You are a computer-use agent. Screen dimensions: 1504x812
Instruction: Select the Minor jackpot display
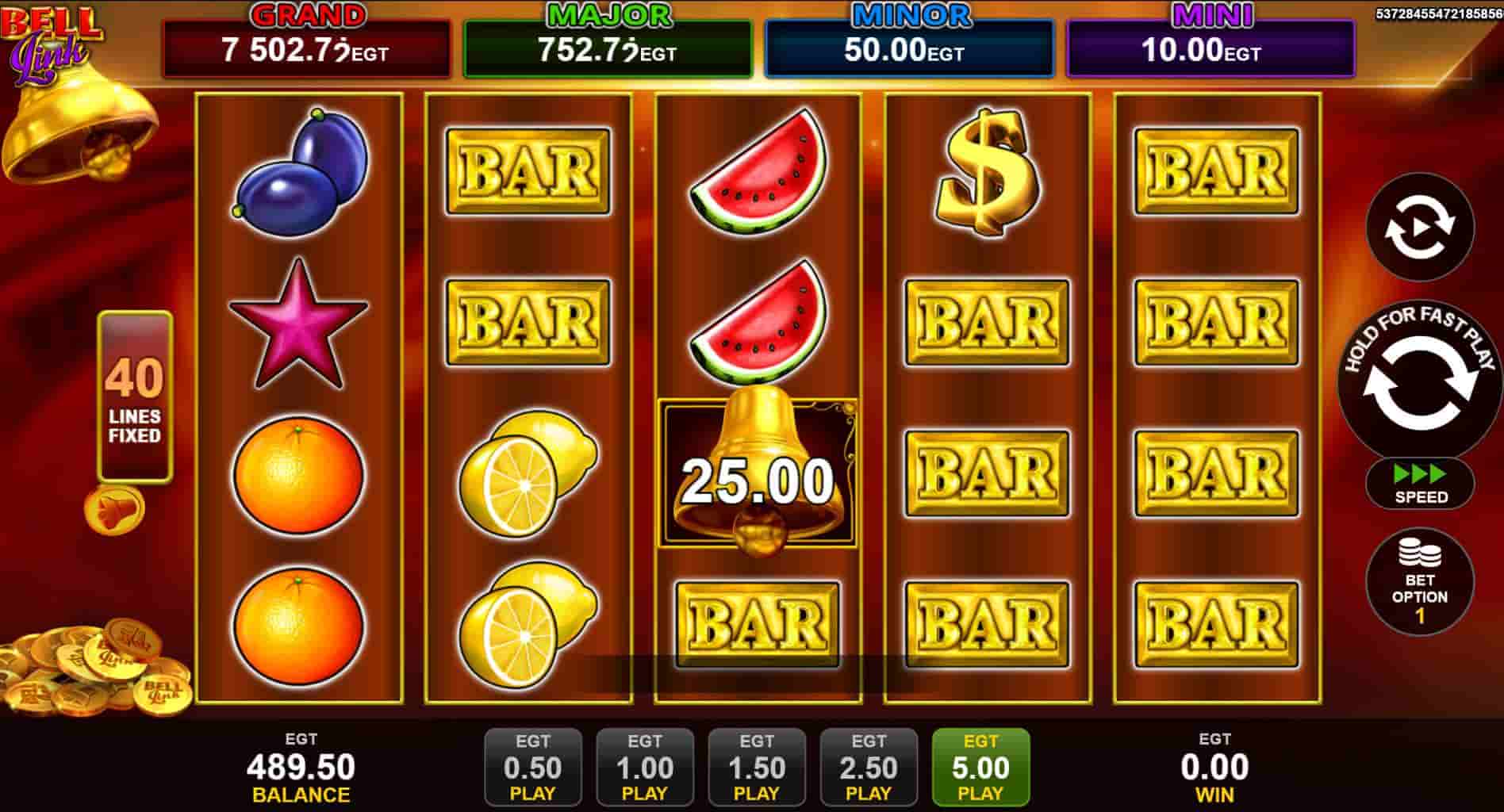pyautogui.click(x=908, y=49)
